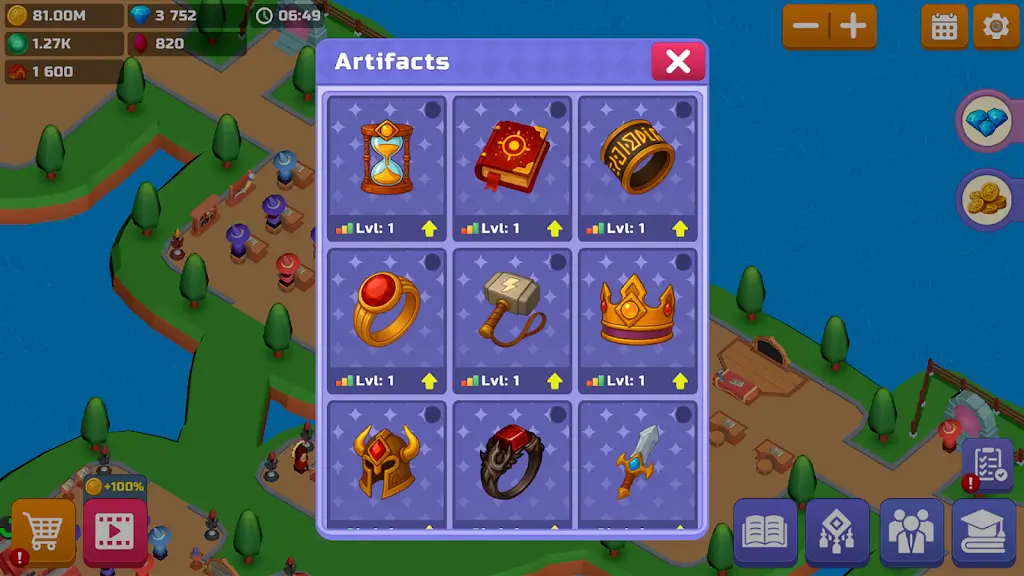Zoom out with the minus button
The width and height of the screenshot is (1024, 576).
(808, 27)
